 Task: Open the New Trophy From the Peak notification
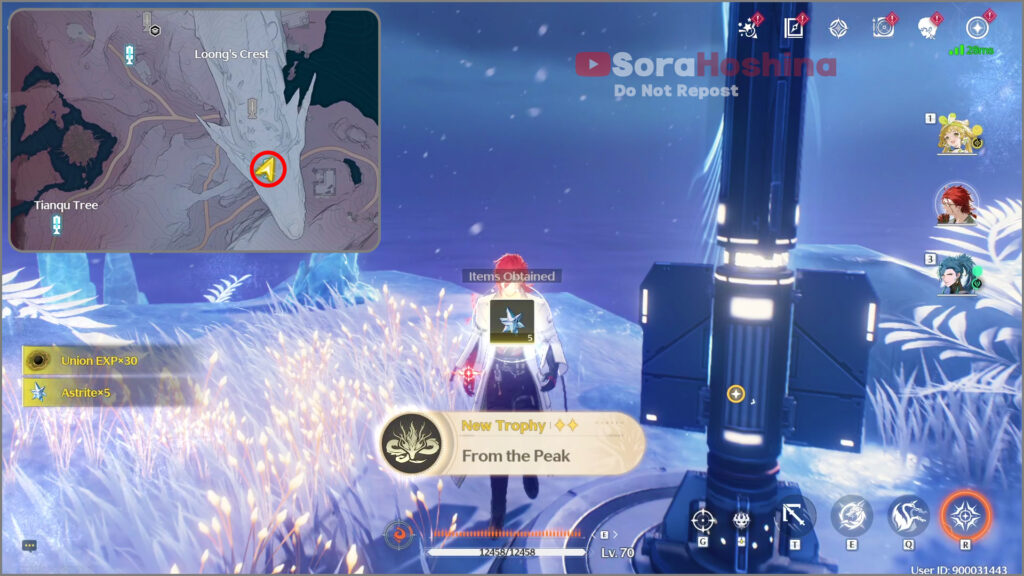point(511,442)
